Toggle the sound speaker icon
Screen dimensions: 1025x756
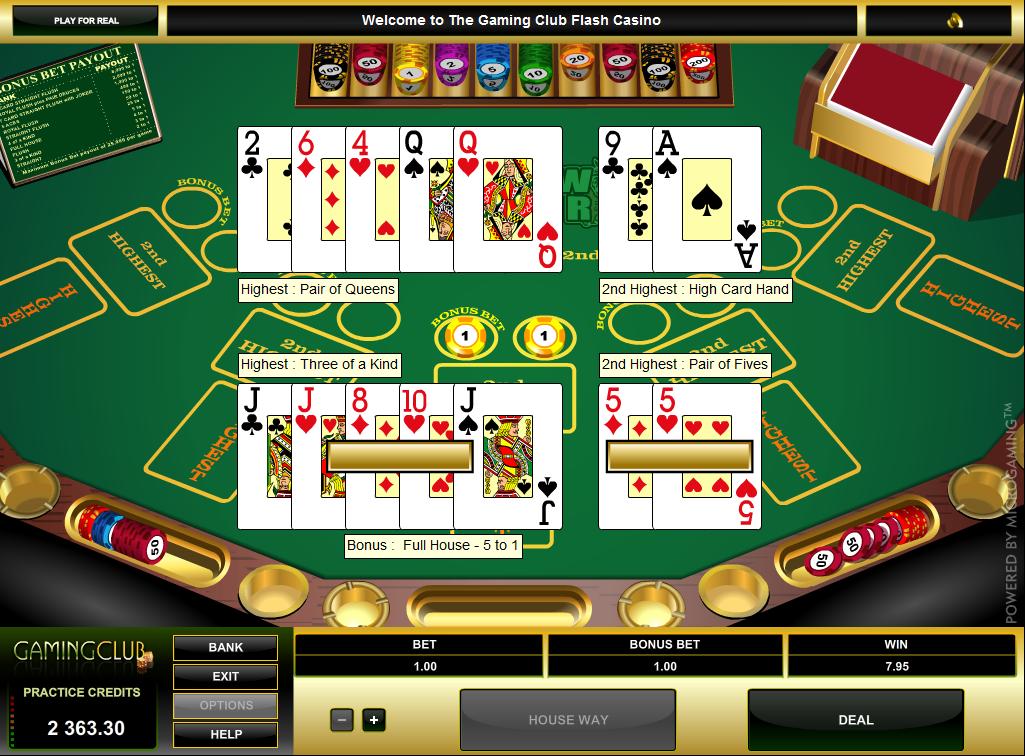[x=955, y=20]
